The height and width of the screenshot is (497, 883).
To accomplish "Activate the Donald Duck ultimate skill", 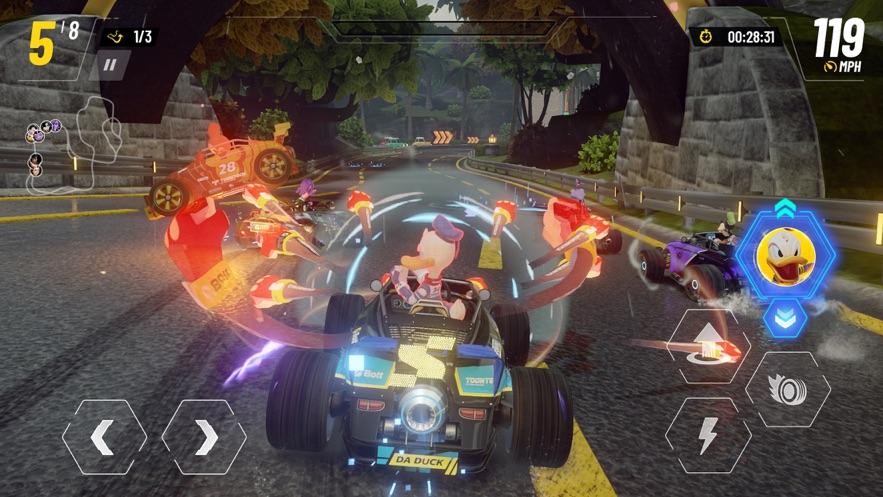I will pos(786,258).
